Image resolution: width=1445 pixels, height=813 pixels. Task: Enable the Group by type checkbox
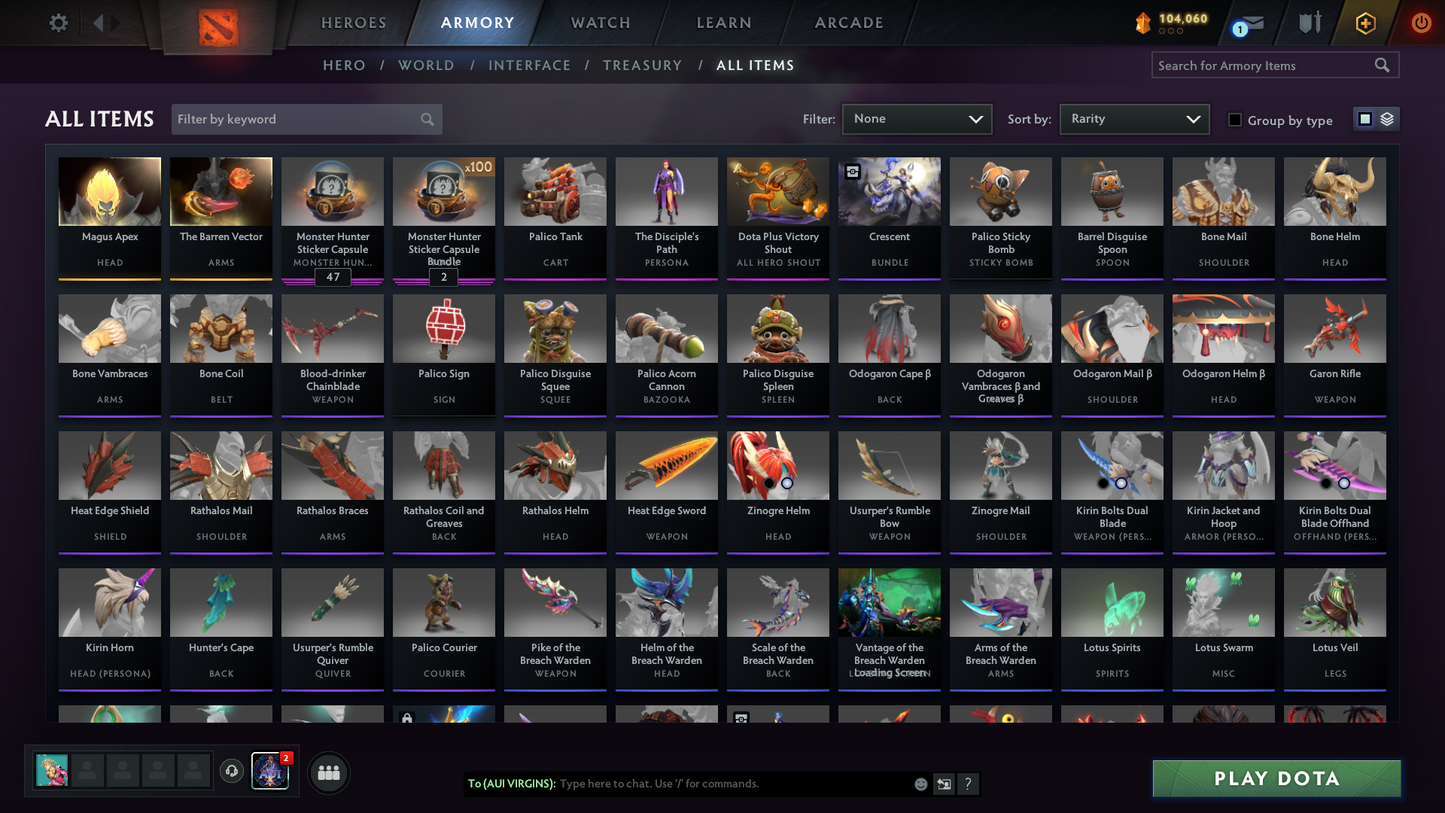tap(1235, 120)
